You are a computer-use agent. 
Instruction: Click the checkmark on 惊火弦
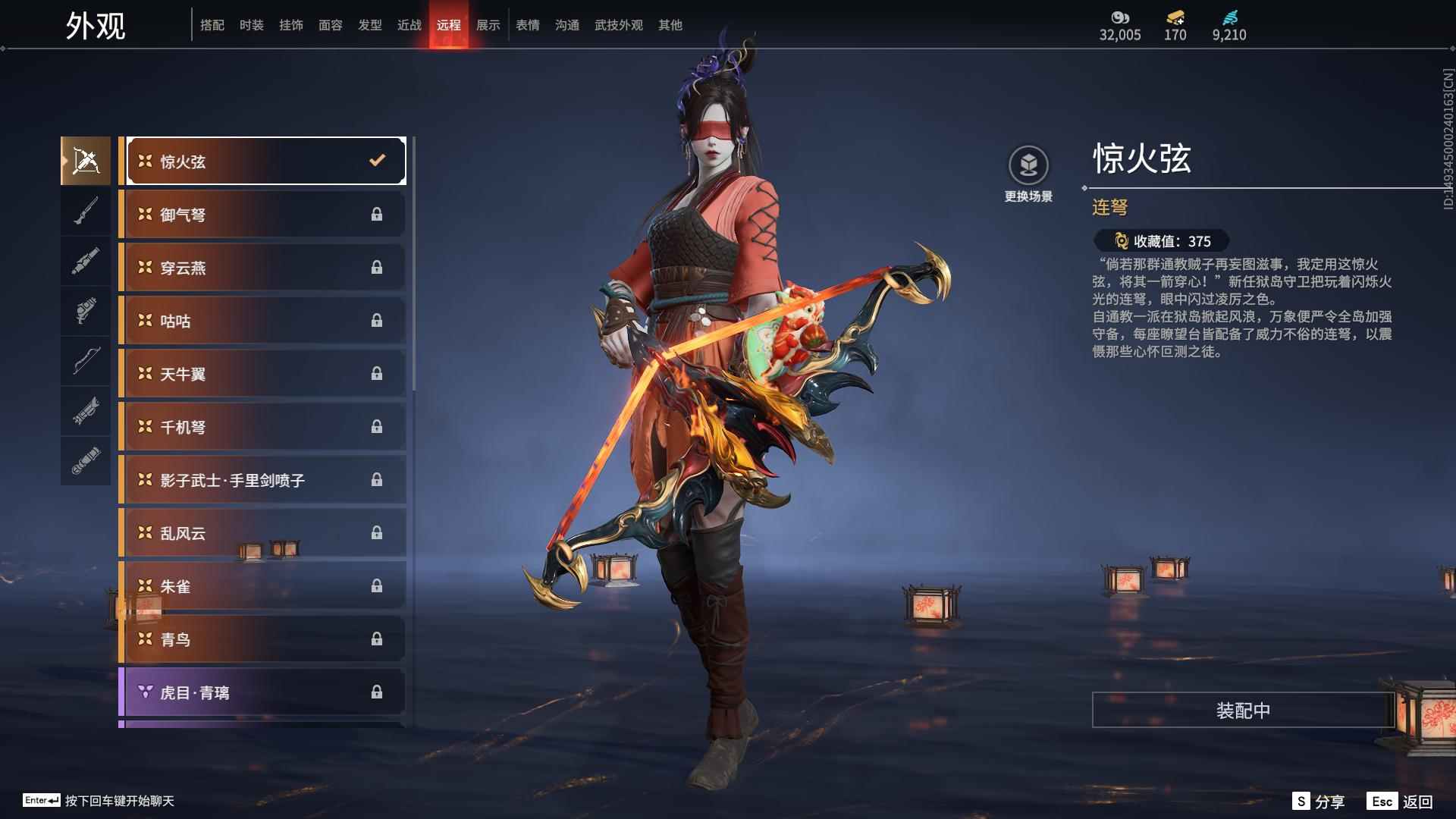pos(375,160)
